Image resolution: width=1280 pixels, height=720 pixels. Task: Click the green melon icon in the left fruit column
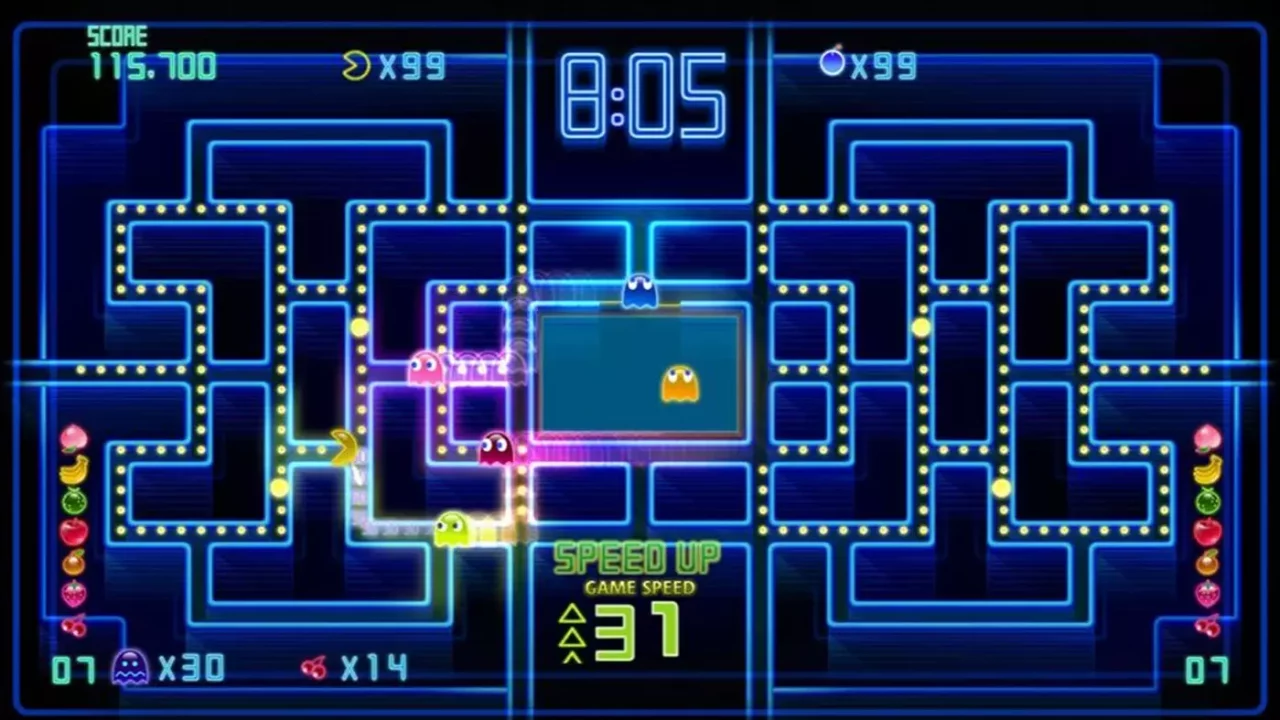click(73, 499)
